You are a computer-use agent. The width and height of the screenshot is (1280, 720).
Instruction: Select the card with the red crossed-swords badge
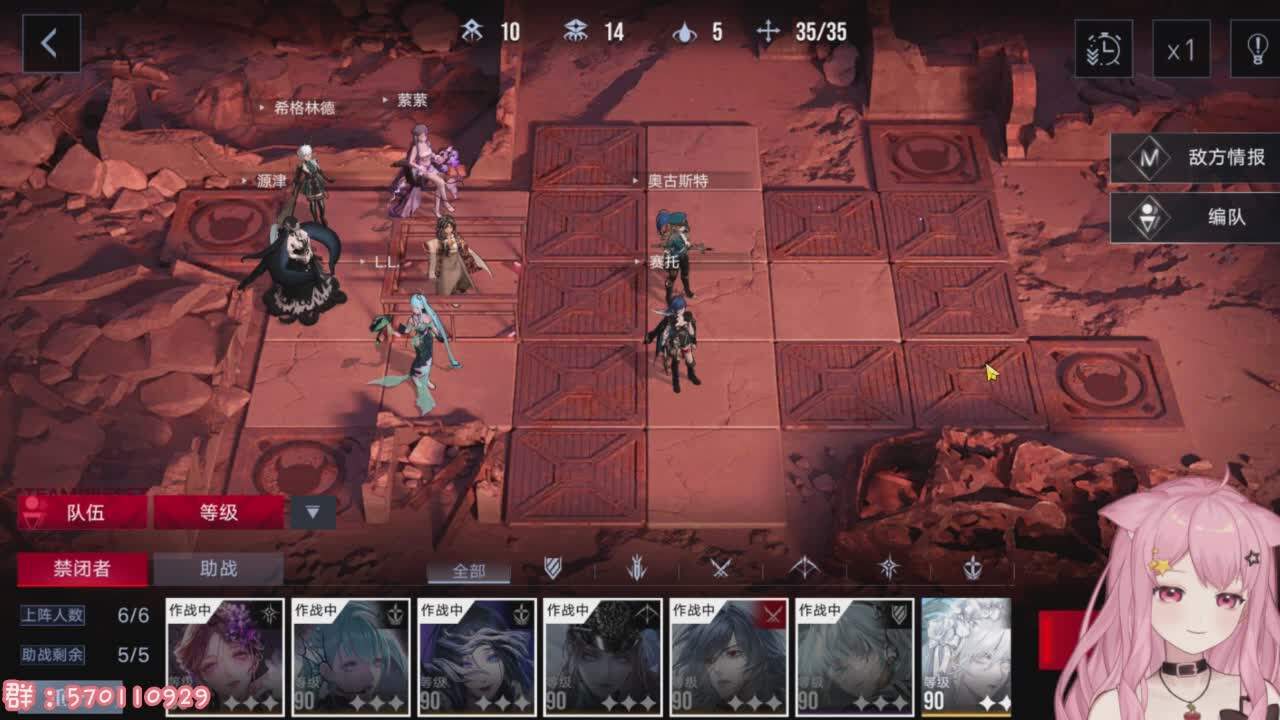(729, 656)
